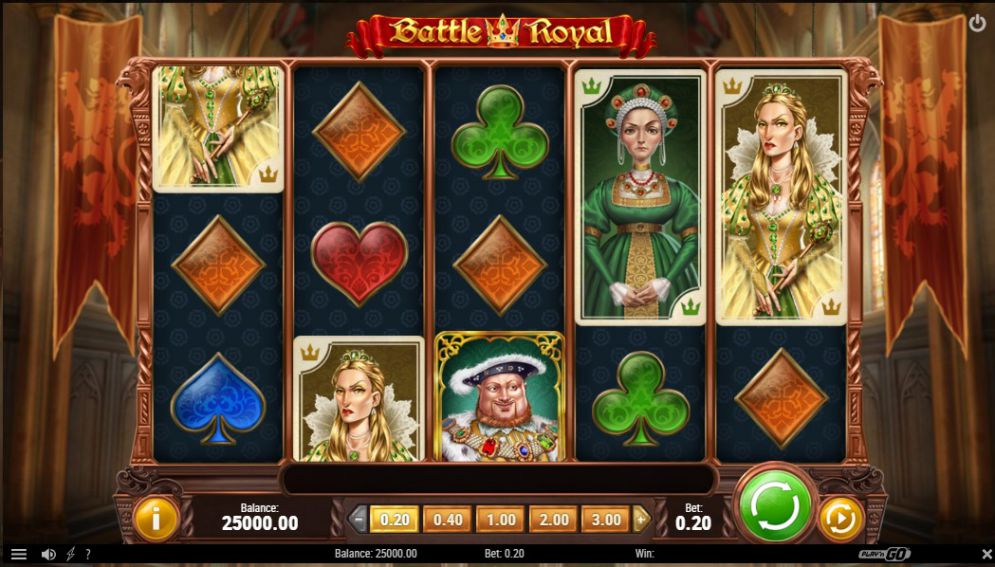The height and width of the screenshot is (567, 995).
Task: Open the paytable info button
Action: tap(156, 519)
